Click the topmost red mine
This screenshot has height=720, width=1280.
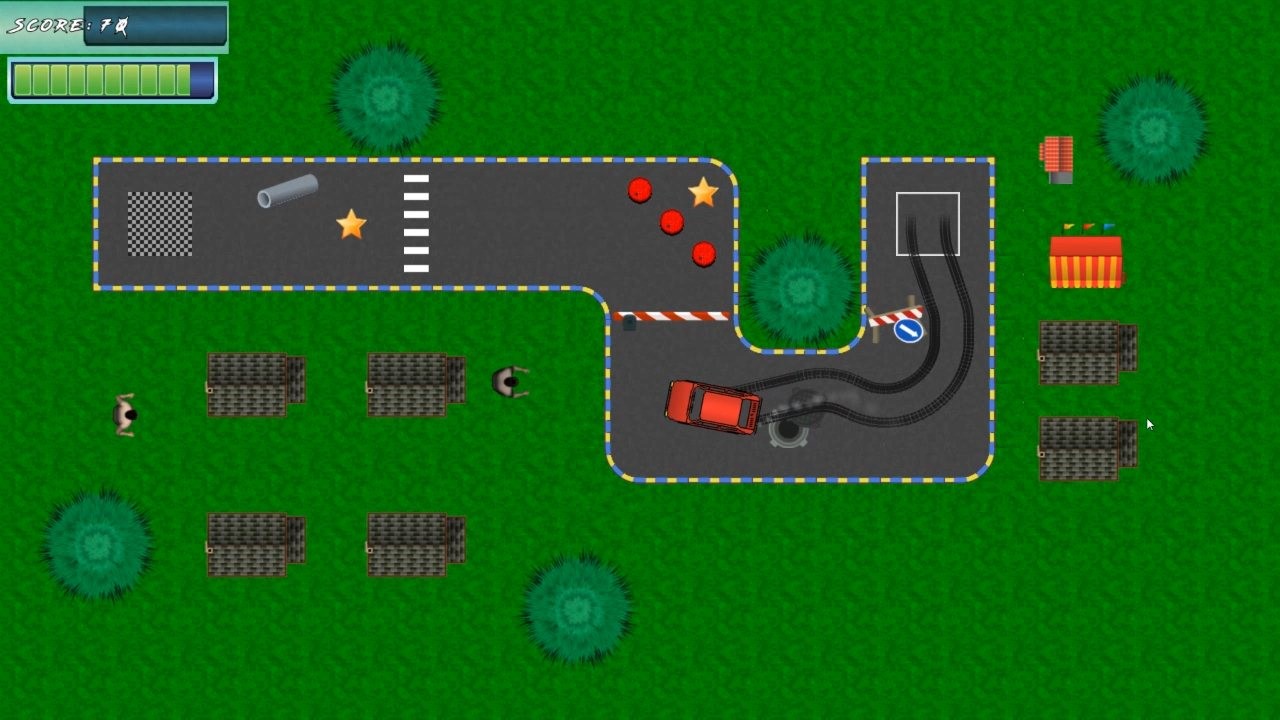pos(640,190)
